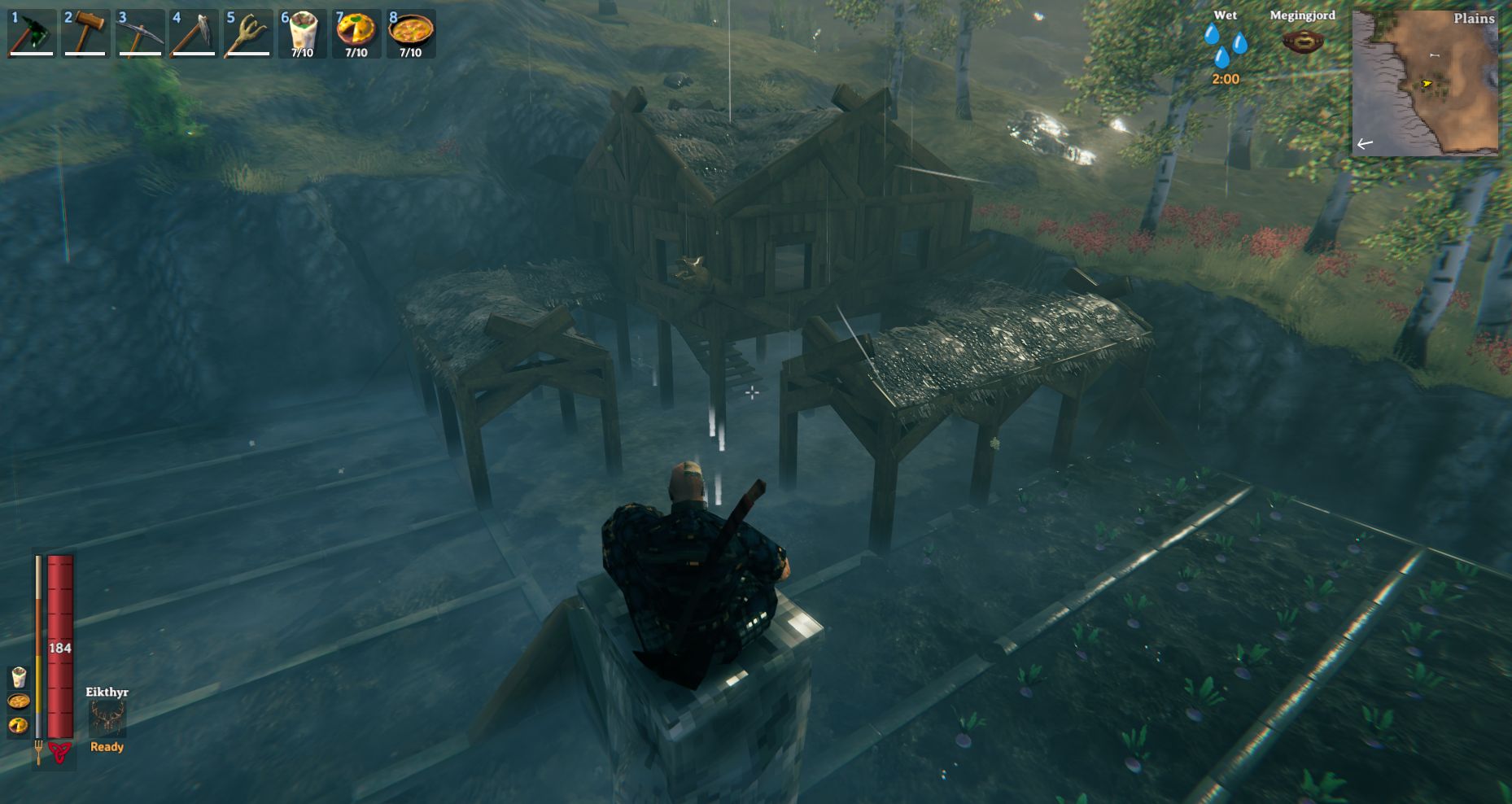1512x804 pixels.
Task: Open the Plains minimap
Action: 1425,82
